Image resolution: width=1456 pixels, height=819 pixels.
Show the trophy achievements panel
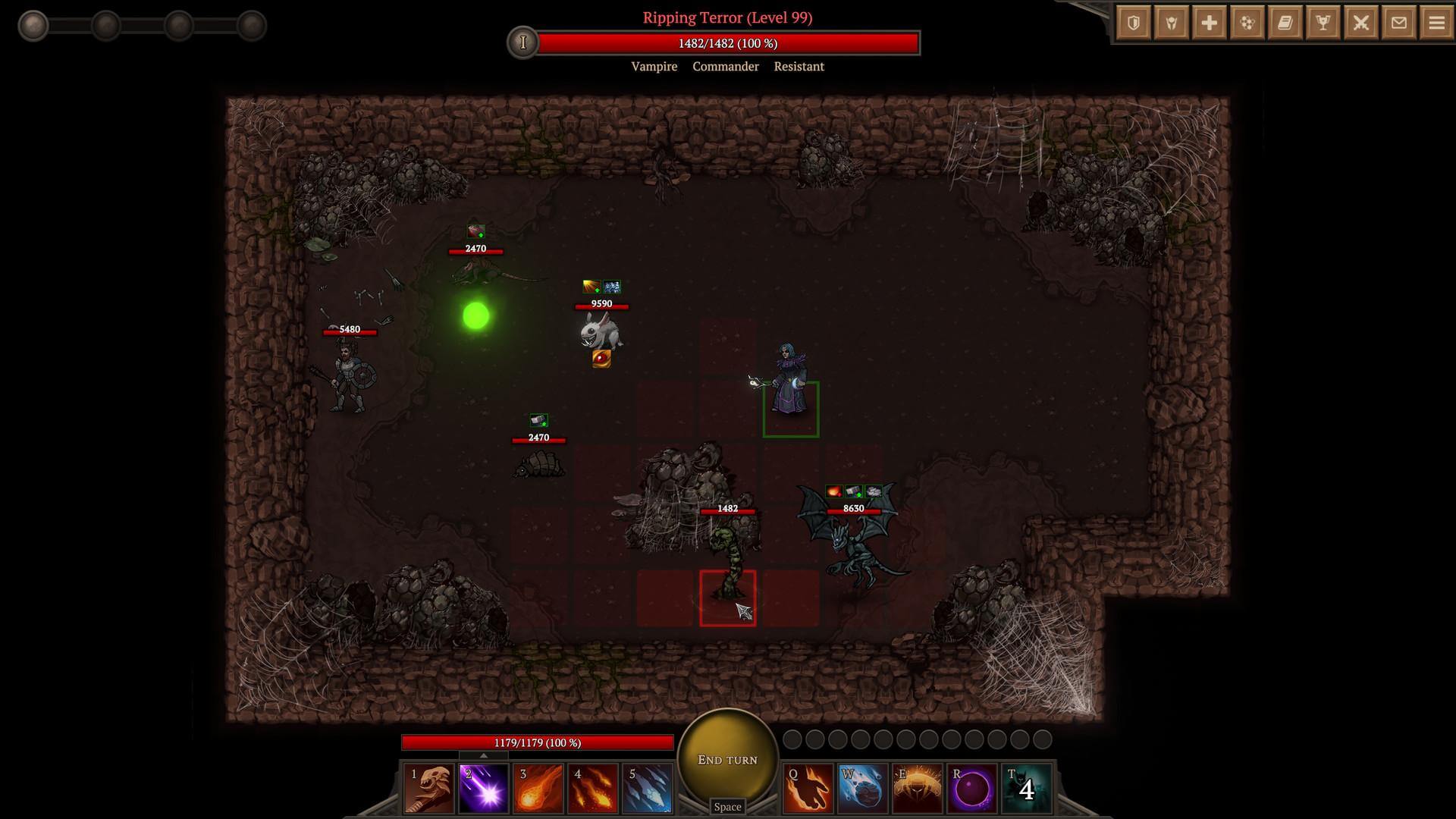pos(1323,24)
